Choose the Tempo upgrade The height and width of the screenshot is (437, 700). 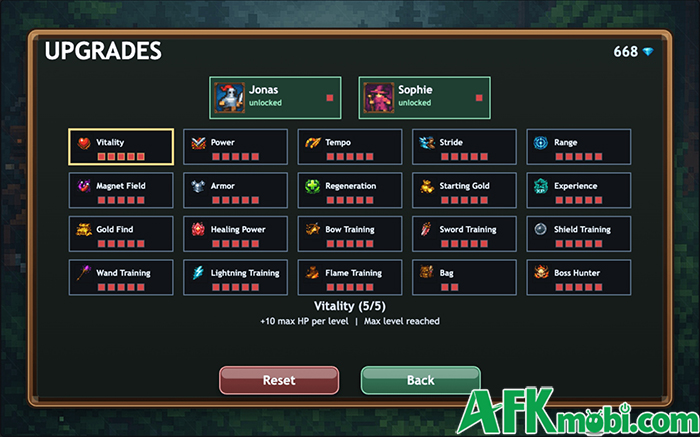click(x=350, y=147)
